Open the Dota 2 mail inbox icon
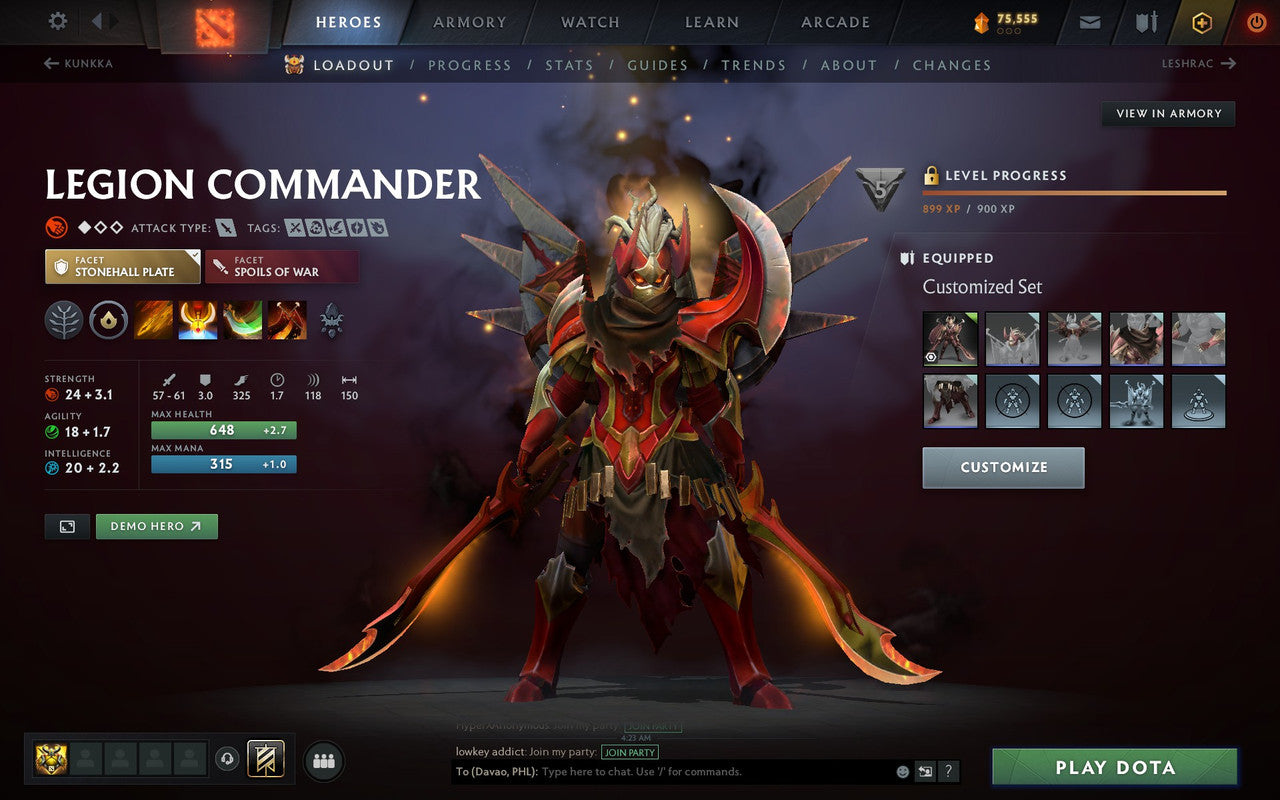The height and width of the screenshot is (800, 1280). [1089, 21]
